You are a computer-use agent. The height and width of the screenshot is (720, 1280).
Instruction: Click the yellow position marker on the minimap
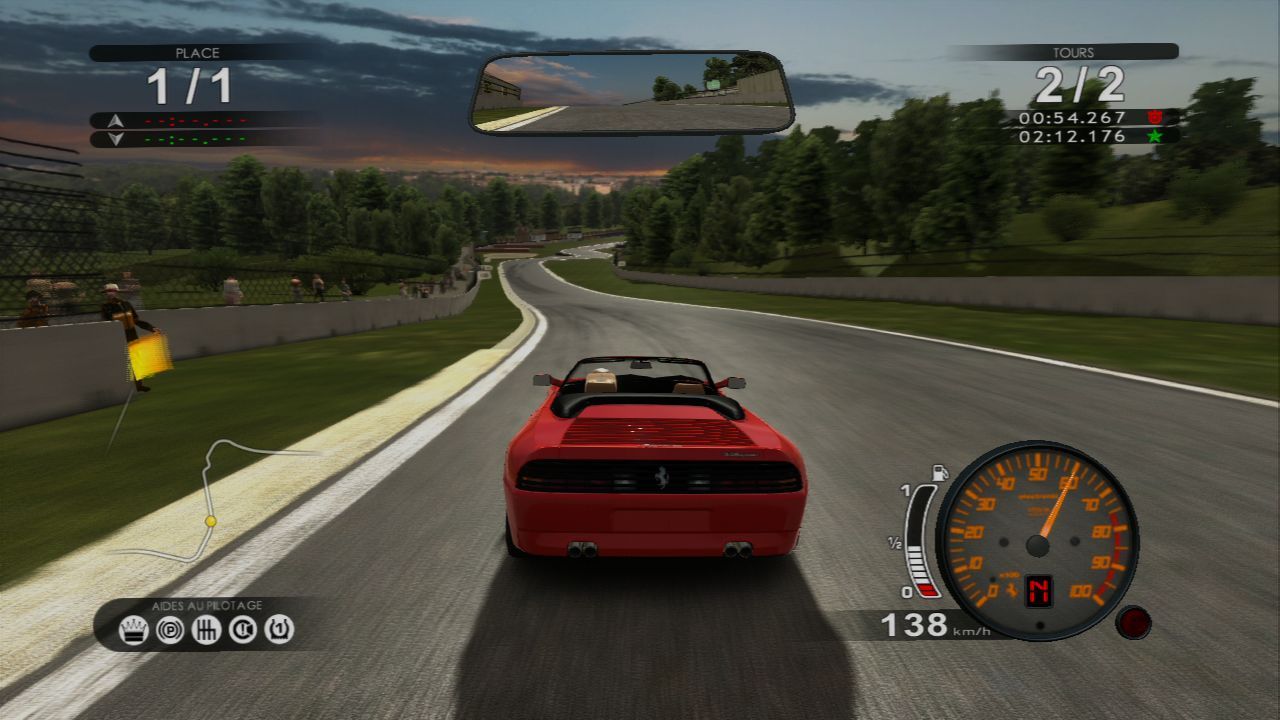point(211,519)
